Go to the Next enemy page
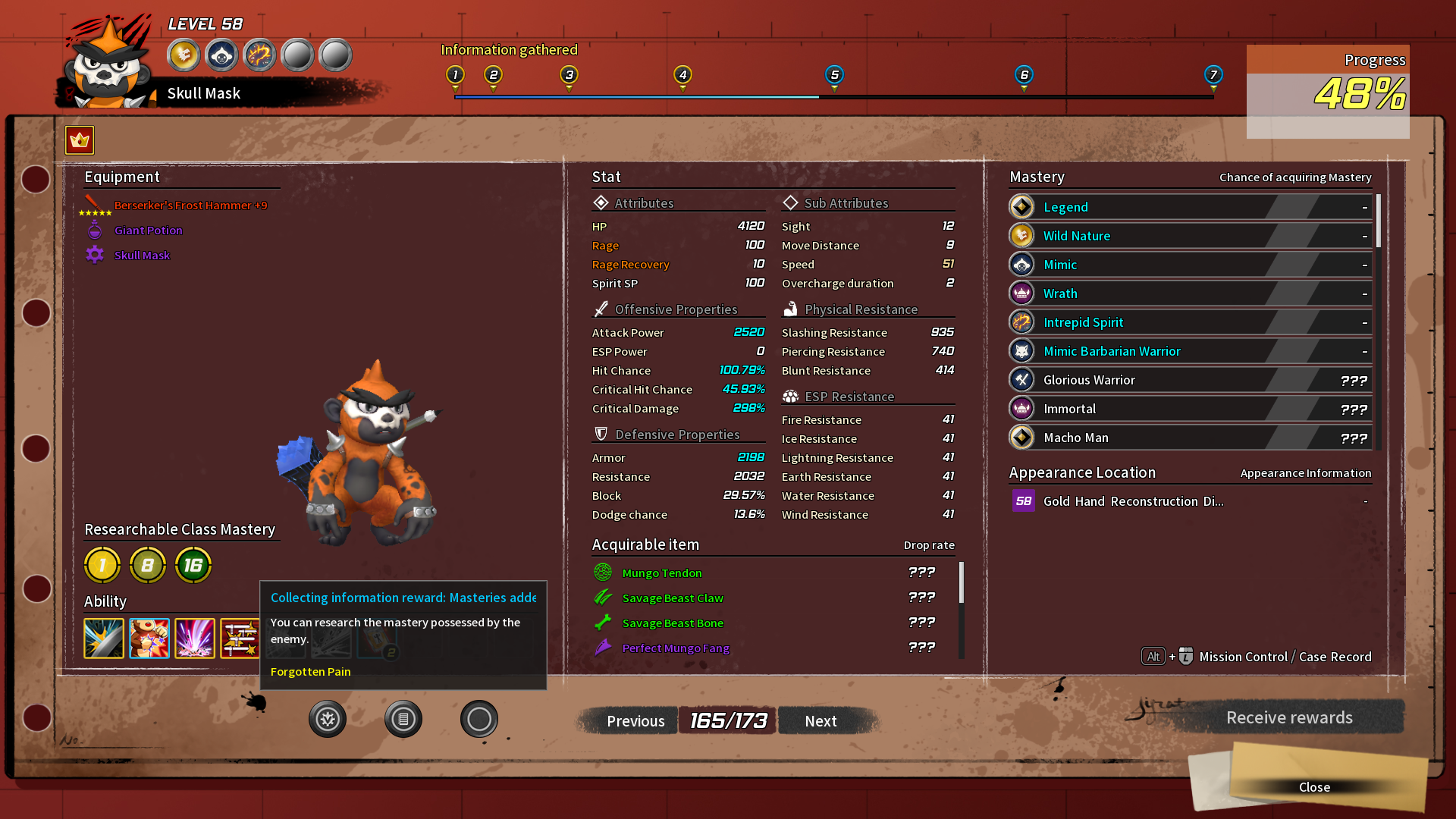 (x=821, y=721)
